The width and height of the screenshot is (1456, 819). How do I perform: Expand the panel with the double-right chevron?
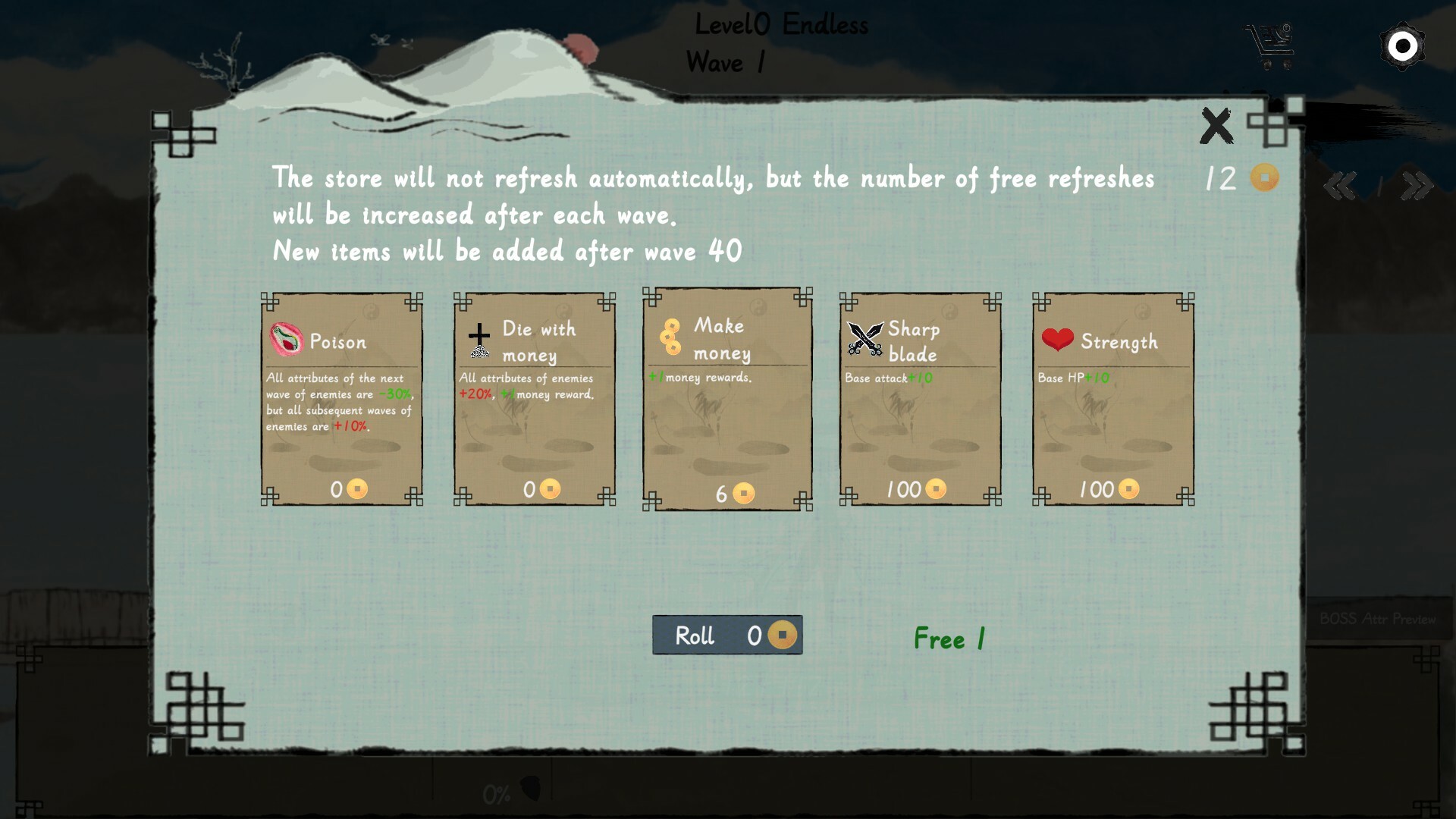(x=1417, y=184)
